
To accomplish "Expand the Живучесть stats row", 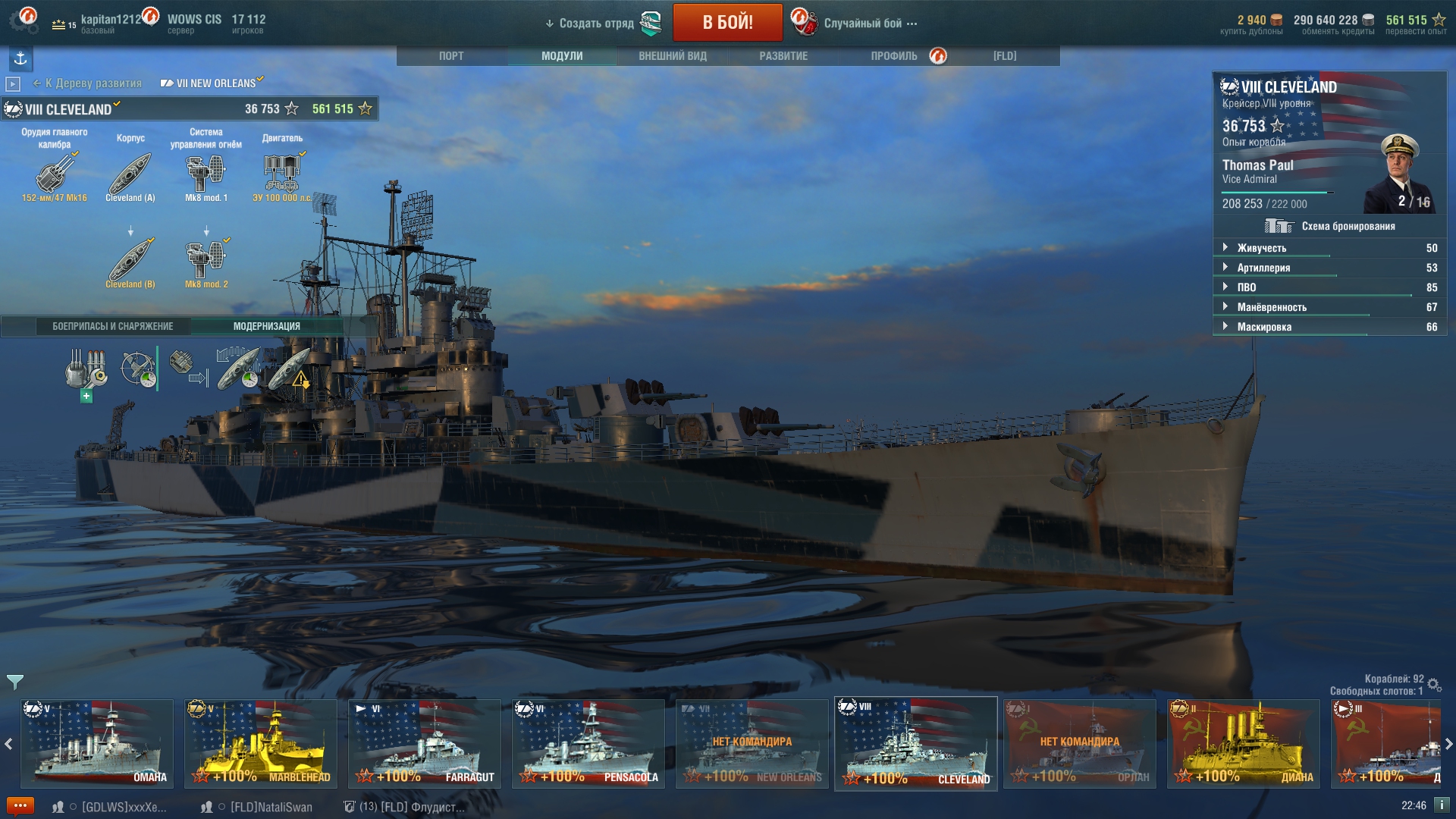I will pyautogui.click(x=1262, y=248).
